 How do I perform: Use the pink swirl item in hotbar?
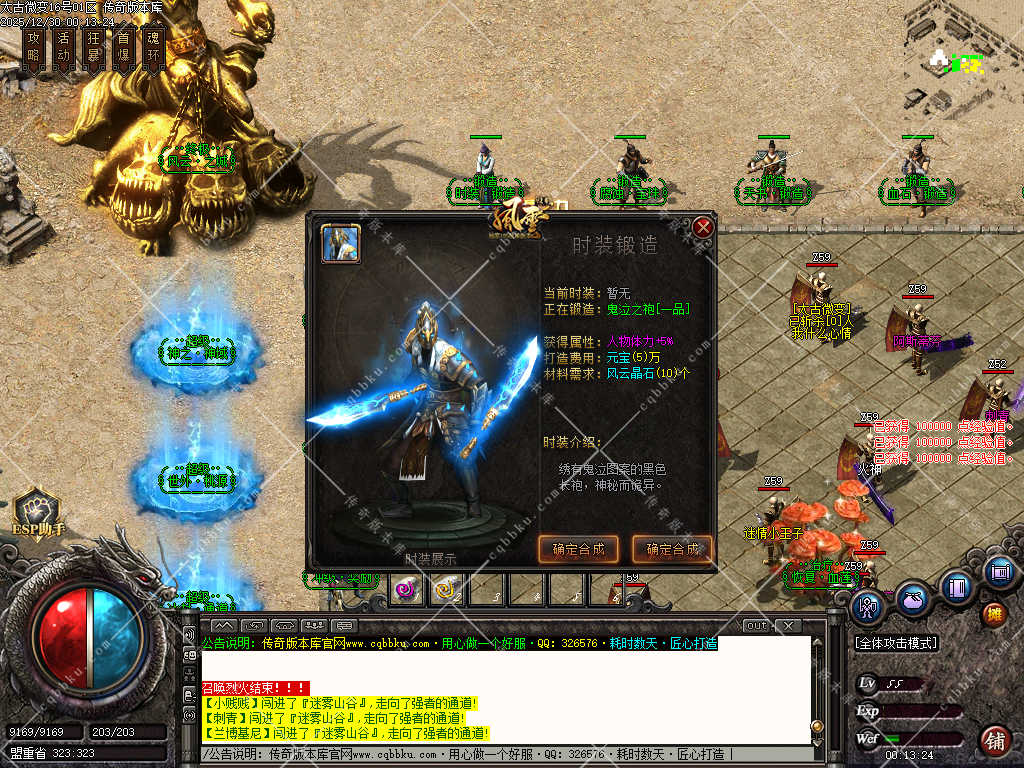[406, 590]
